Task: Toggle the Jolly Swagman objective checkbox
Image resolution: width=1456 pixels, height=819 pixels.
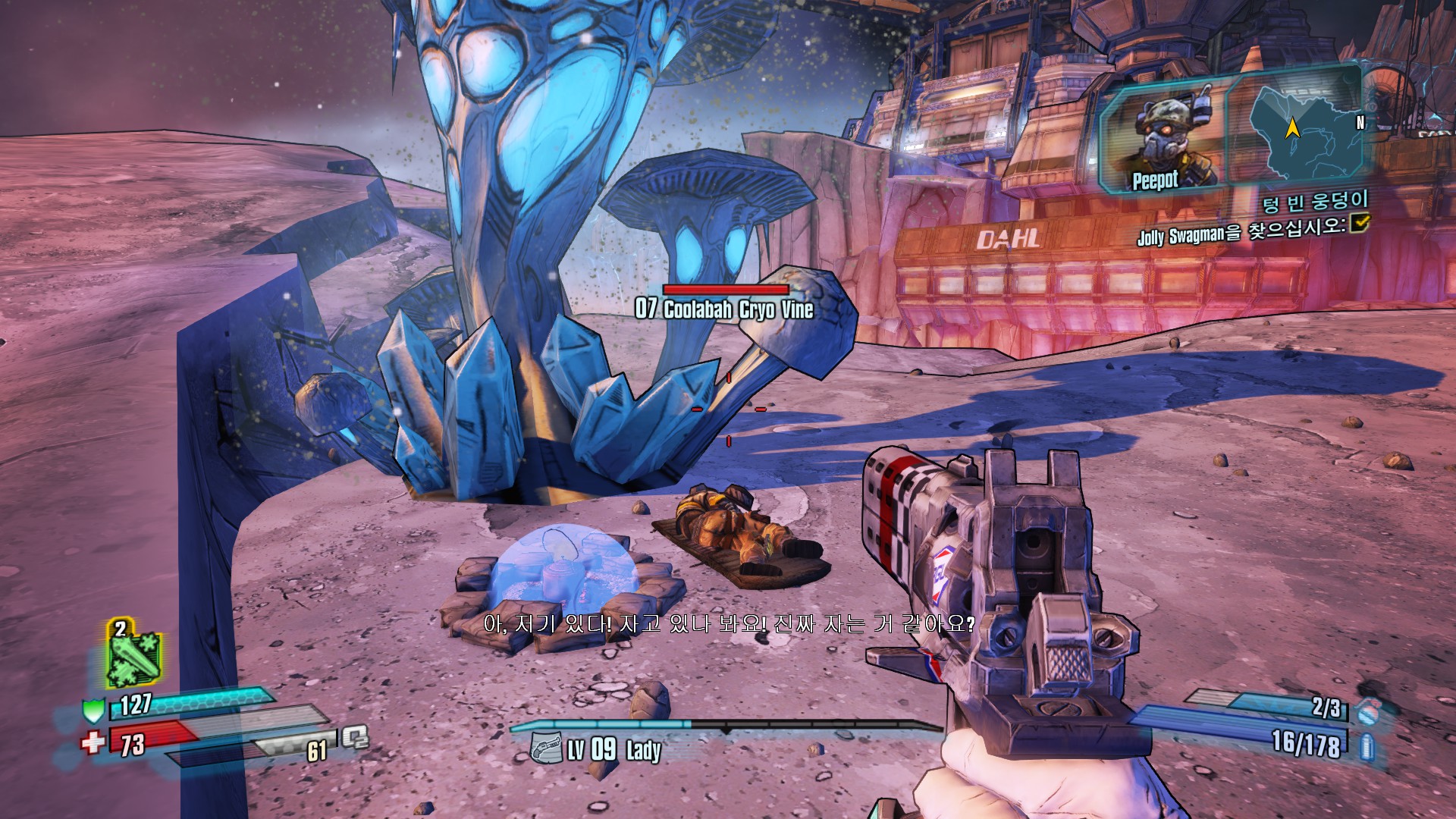Action: pos(1359,221)
